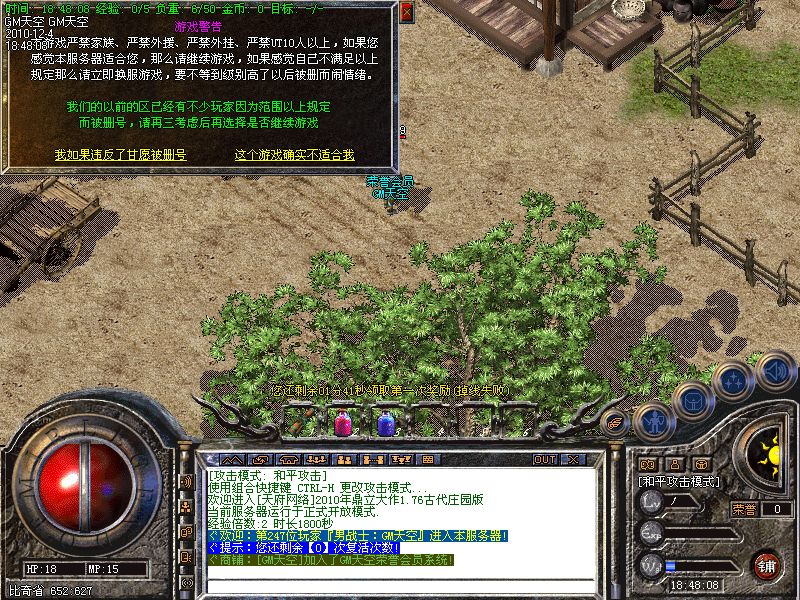
Task: Use the pink potion in belt slot
Action: pos(341,422)
